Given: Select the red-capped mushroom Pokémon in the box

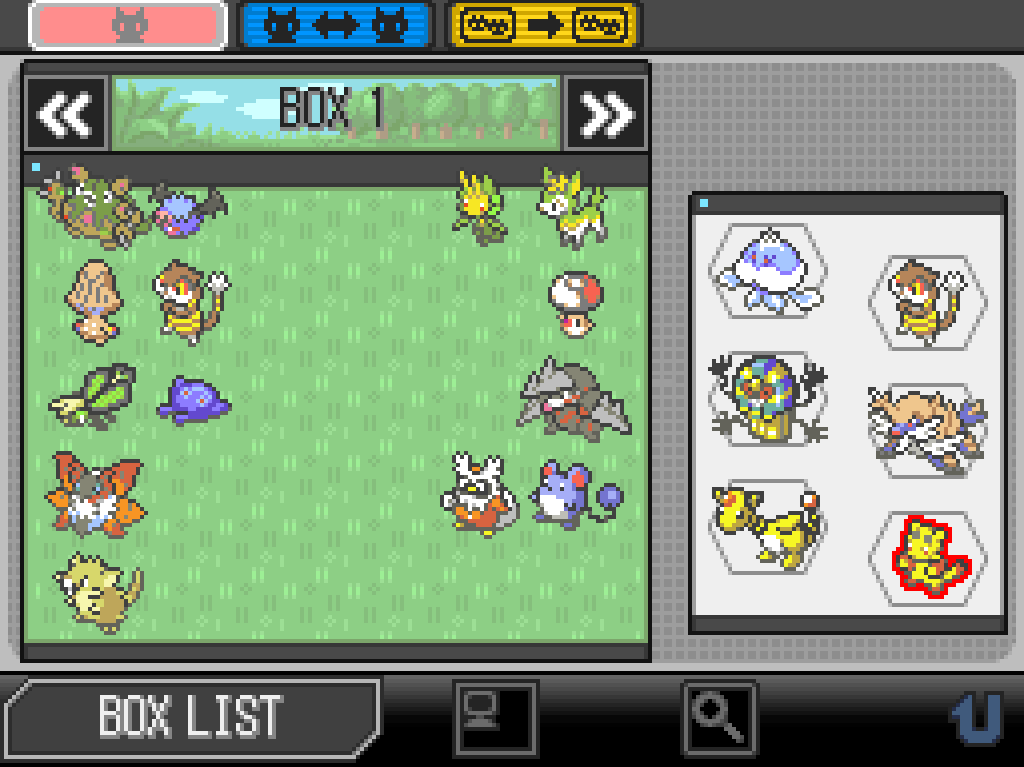Looking at the screenshot, I should (x=575, y=301).
